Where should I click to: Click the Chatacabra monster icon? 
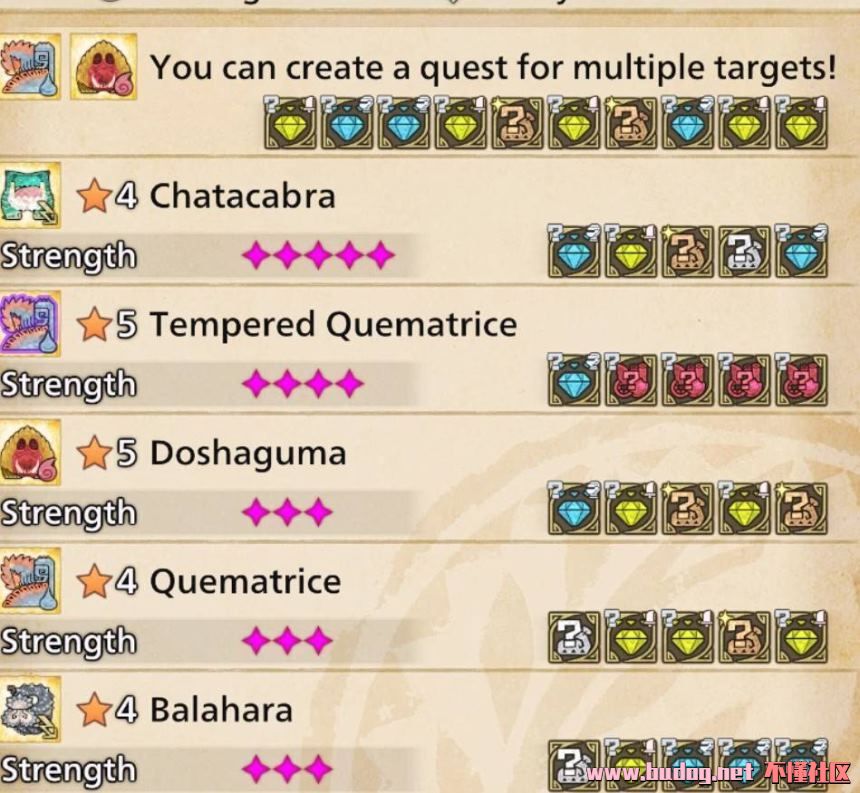[31, 195]
